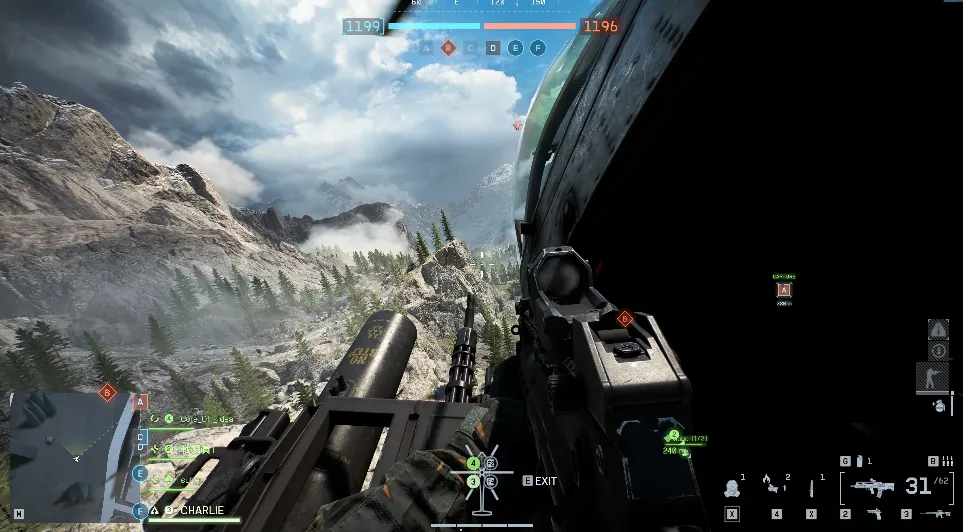The height and width of the screenshot is (532, 963).
Task: Select the objective E flag in the top bar
Action: click(515, 47)
